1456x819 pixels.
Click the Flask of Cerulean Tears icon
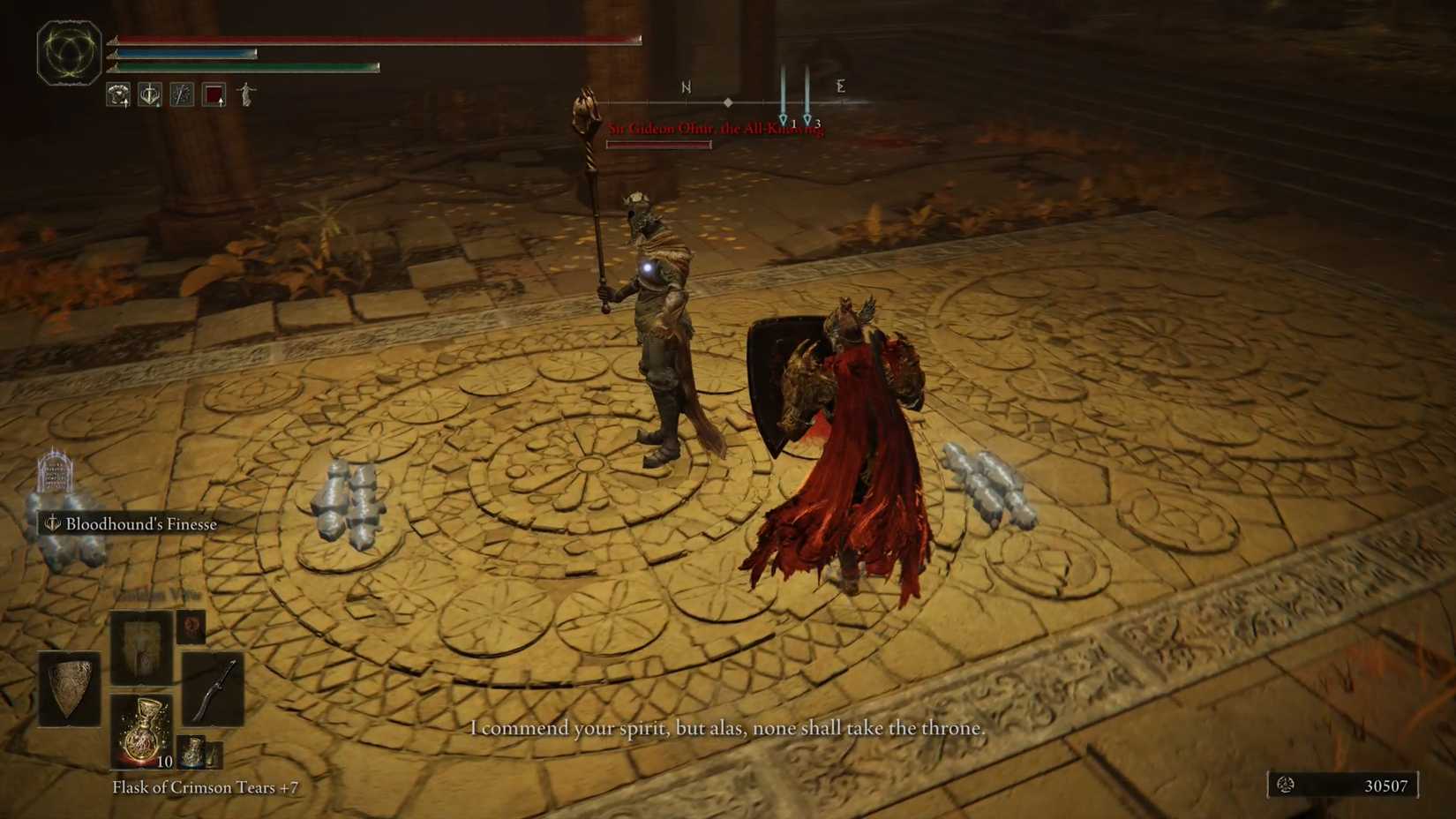coord(191,751)
